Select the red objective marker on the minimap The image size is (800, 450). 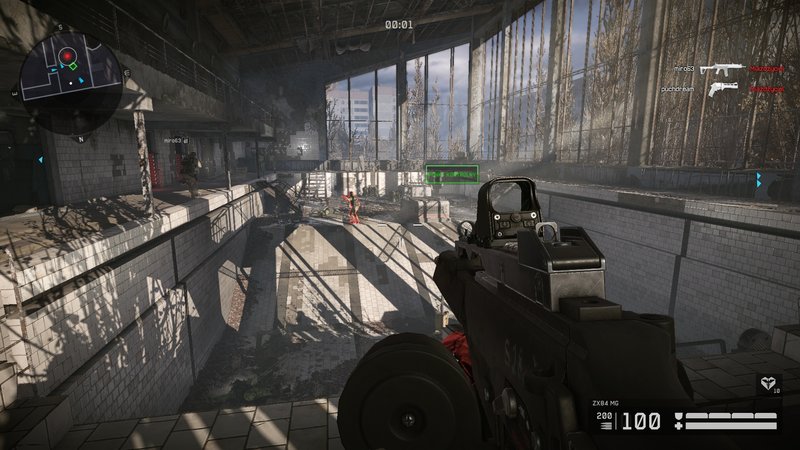click(x=66, y=53)
